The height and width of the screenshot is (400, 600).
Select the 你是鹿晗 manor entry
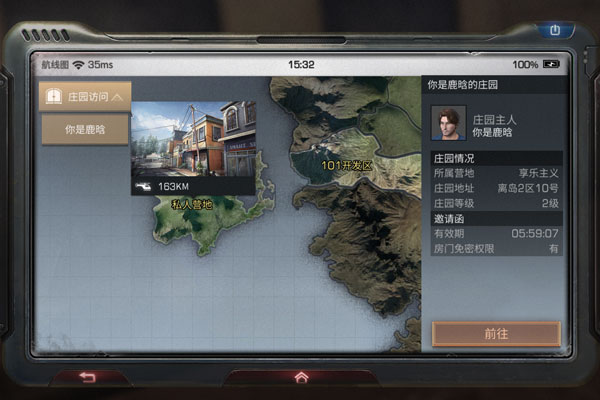point(85,129)
